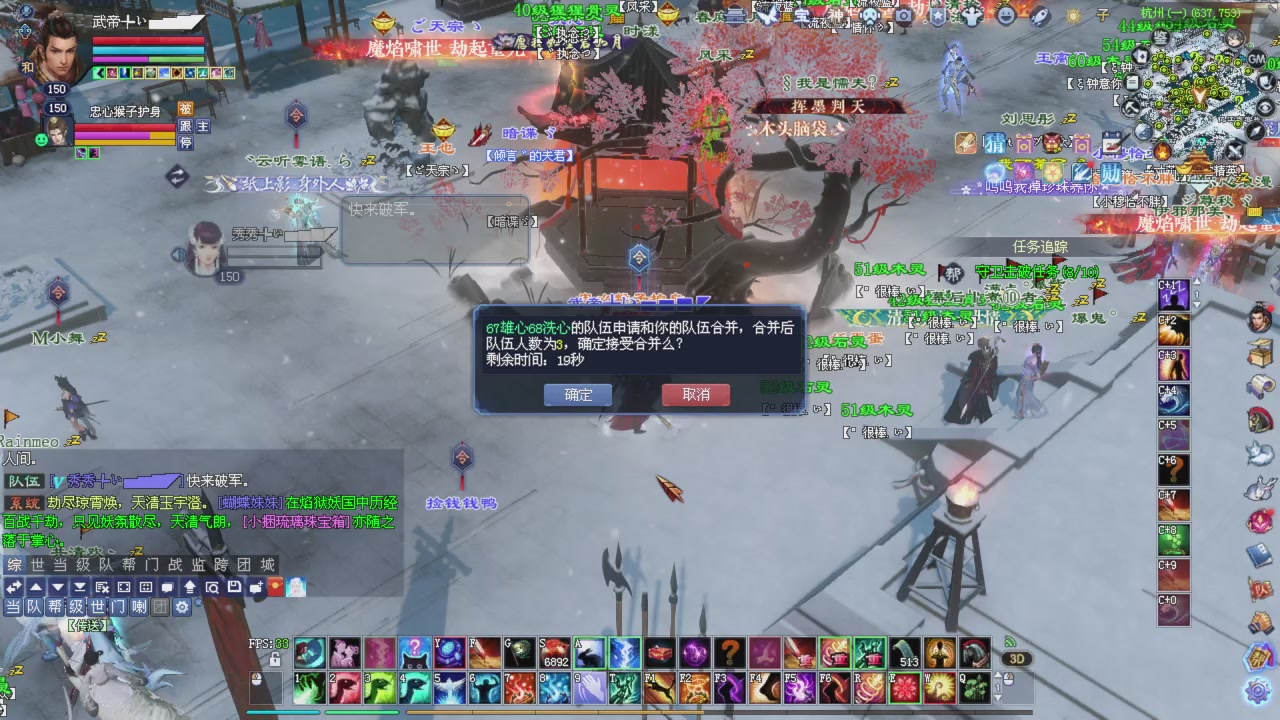1280x720 pixels.
Task: Toggle the 3D view button near the minimap
Action: (x=1019, y=659)
